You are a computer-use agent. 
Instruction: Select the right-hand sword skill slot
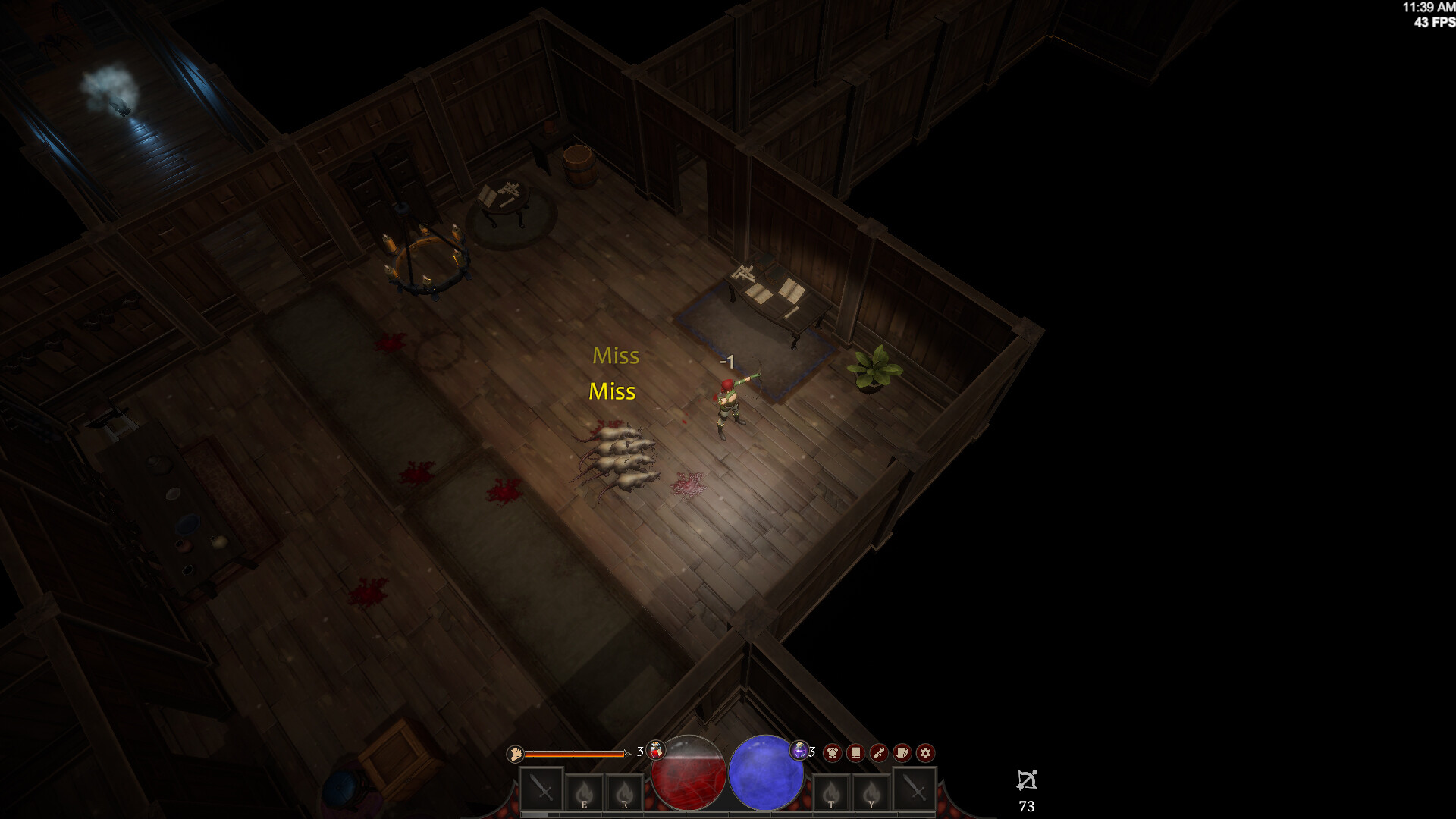[914, 791]
